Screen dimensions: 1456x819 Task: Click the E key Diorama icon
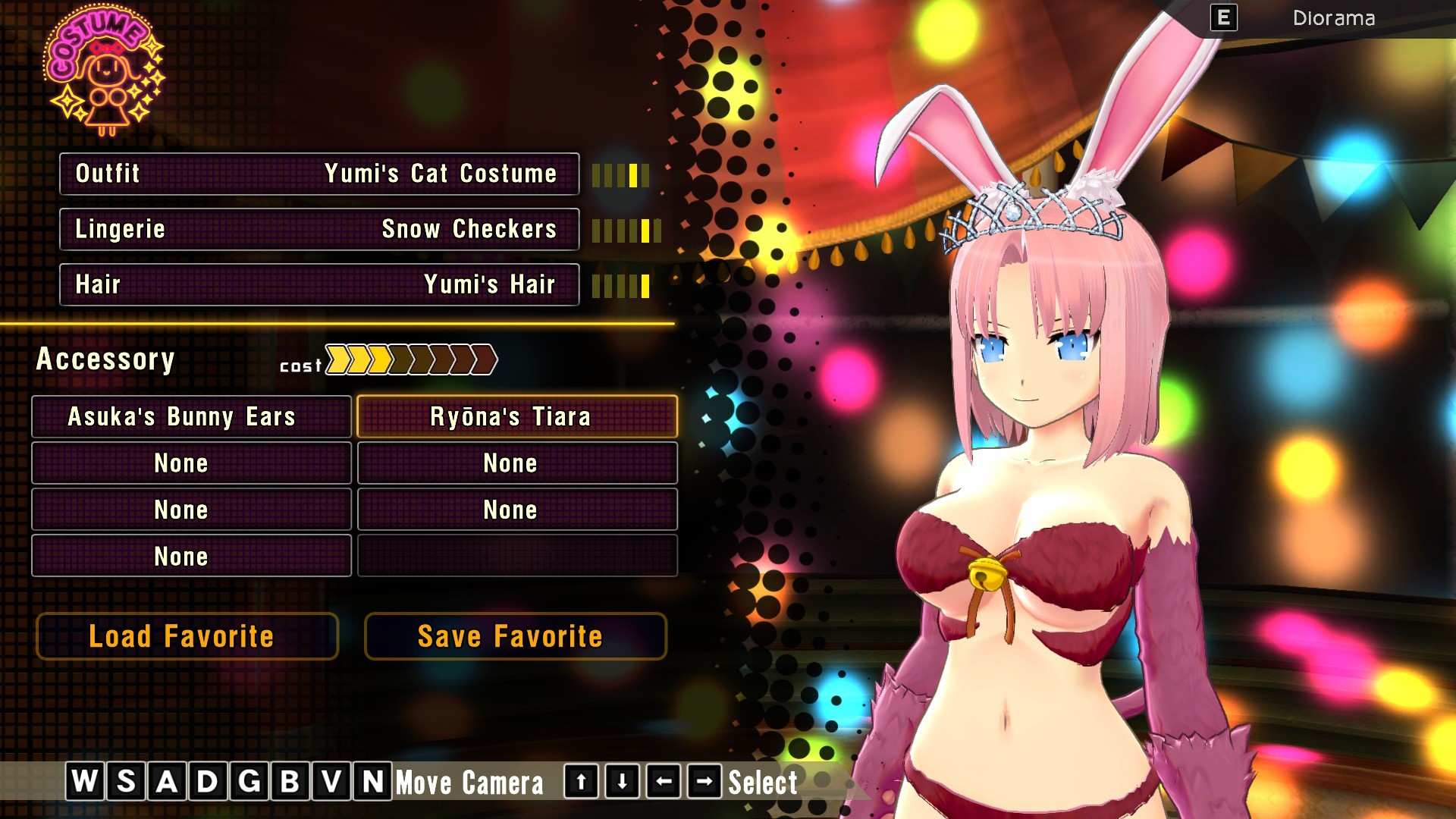[1222, 19]
